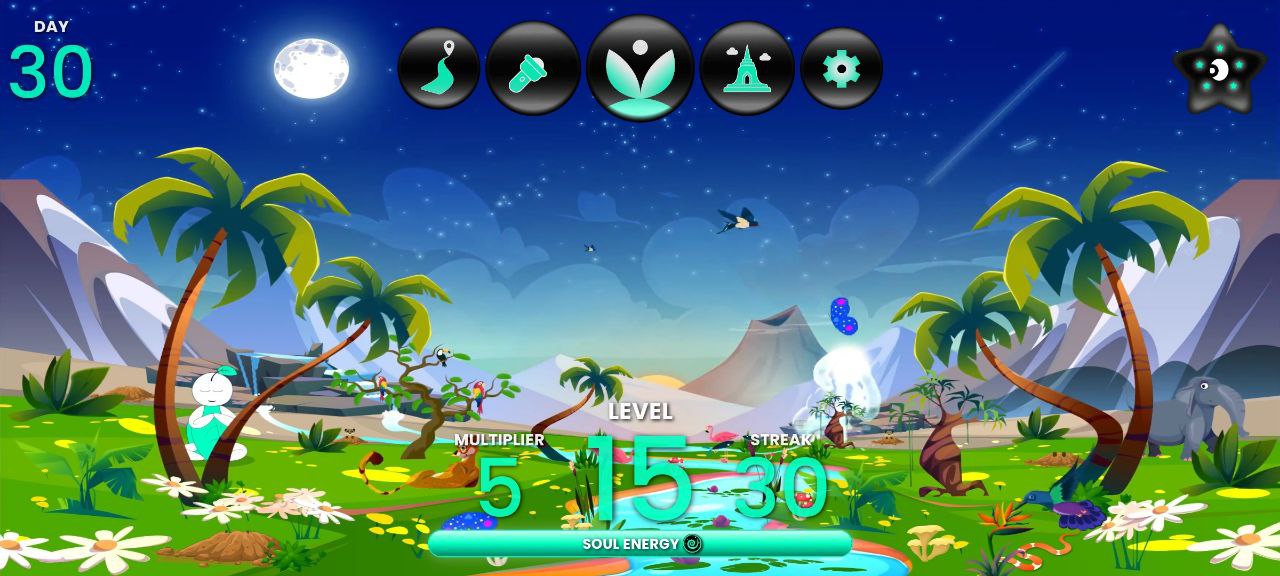
Task: Click the flashlight round button
Action: pos(532,68)
